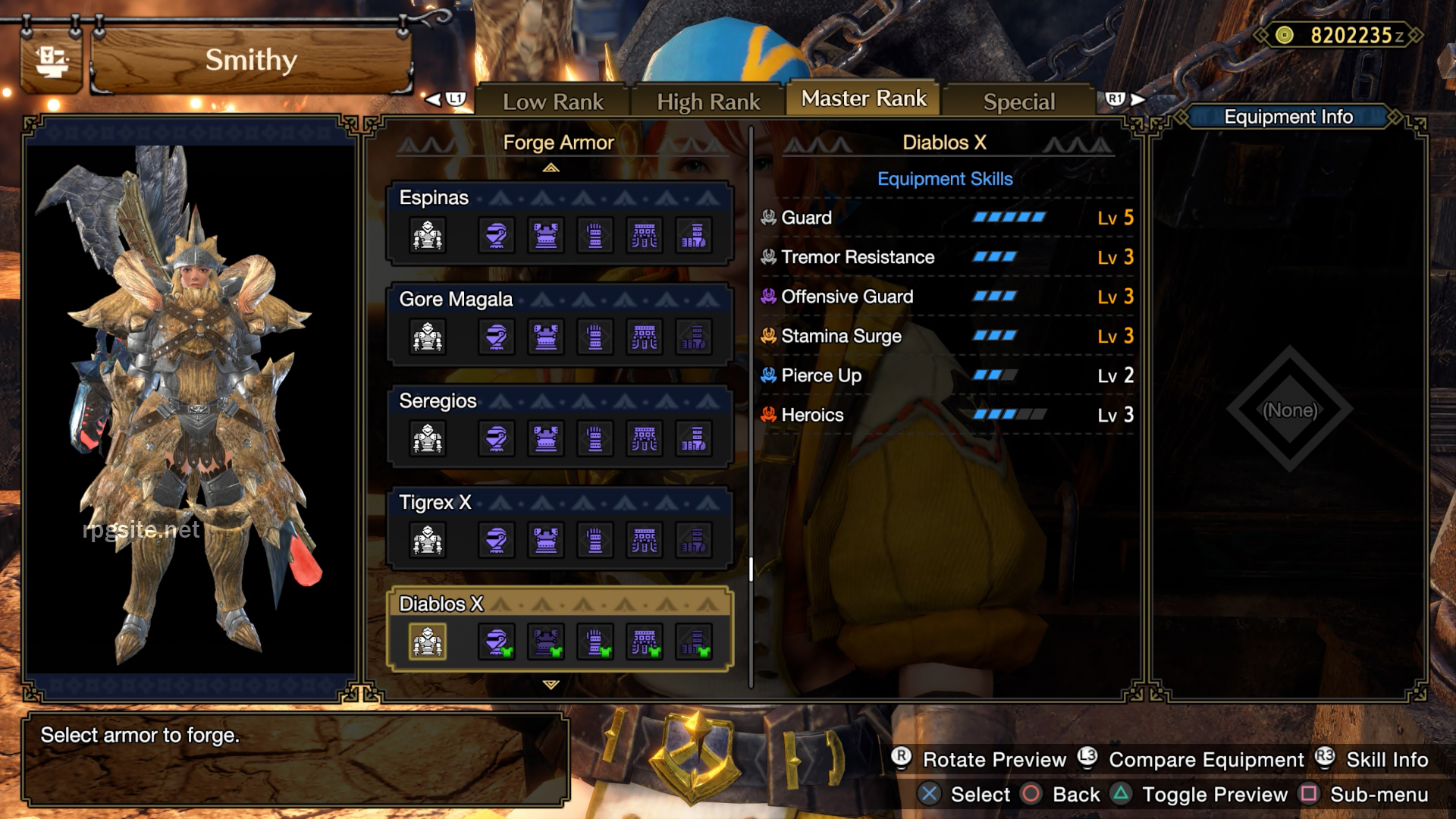Viewport: 1456px width, 819px height.
Task: Select the Gore Magala helmet icon
Action: [495, 337]
